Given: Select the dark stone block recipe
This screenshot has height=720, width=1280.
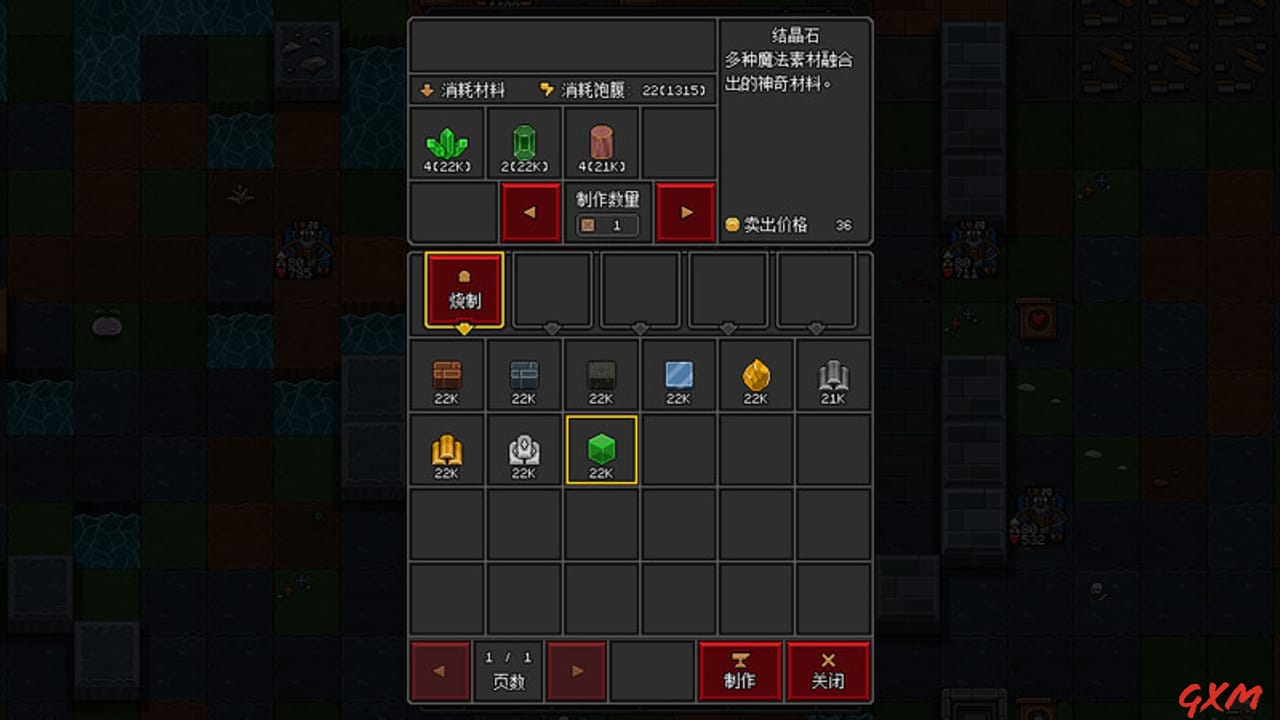Looking at the screenshot, I should (601, 375).
